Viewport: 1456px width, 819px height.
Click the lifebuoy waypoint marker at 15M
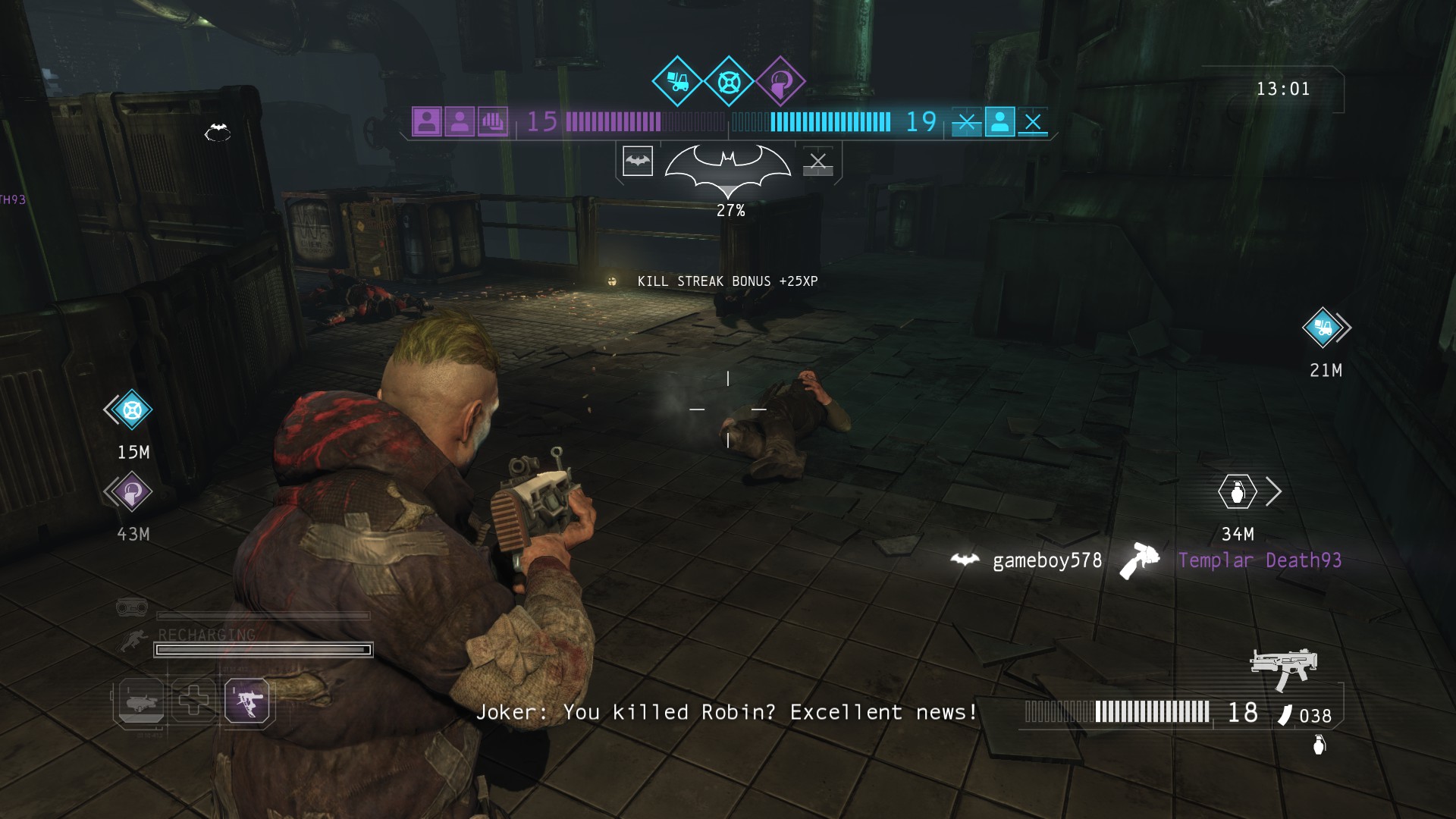[132, 410]
